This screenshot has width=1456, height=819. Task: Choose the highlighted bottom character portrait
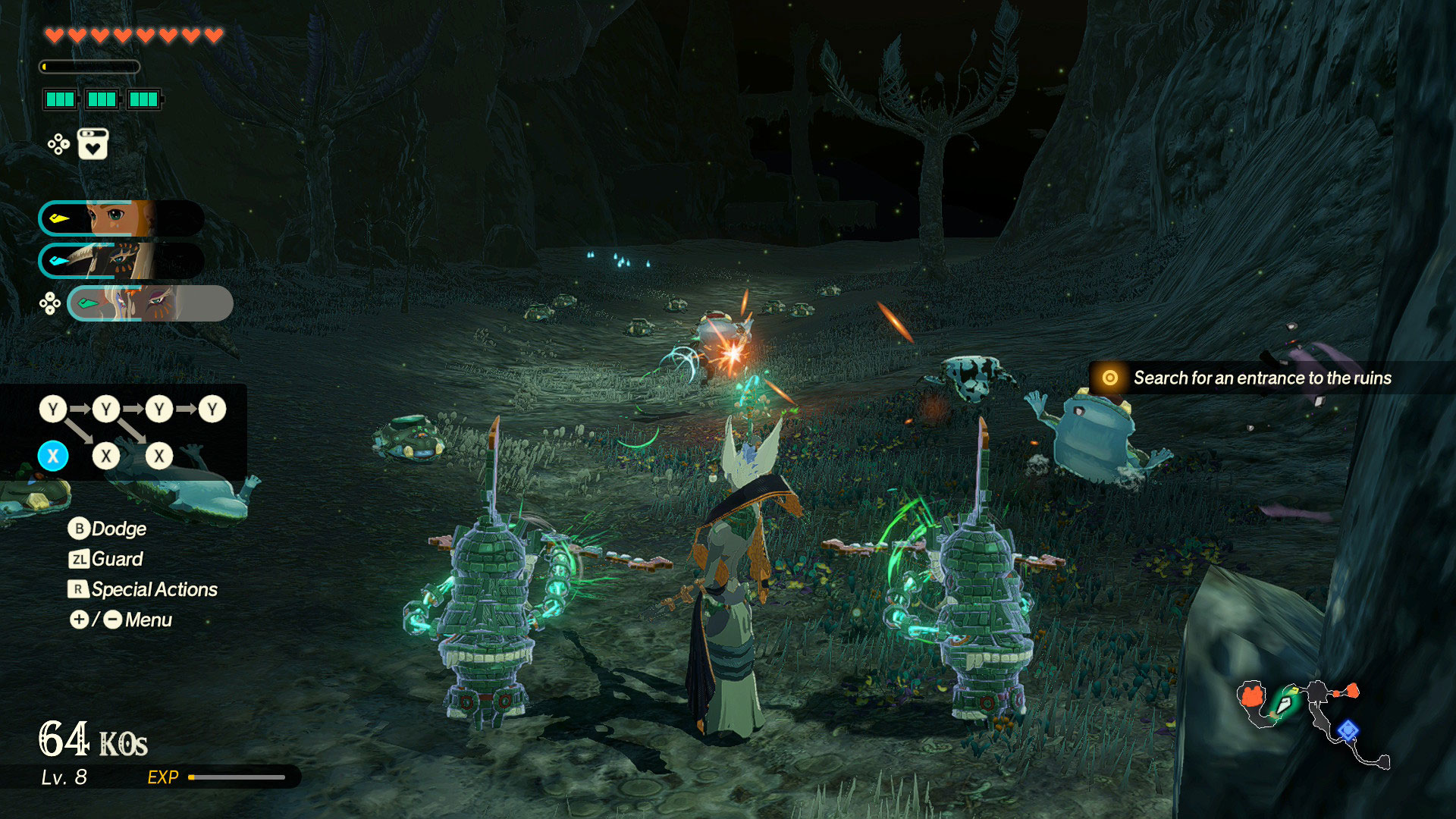coord(149,303)
